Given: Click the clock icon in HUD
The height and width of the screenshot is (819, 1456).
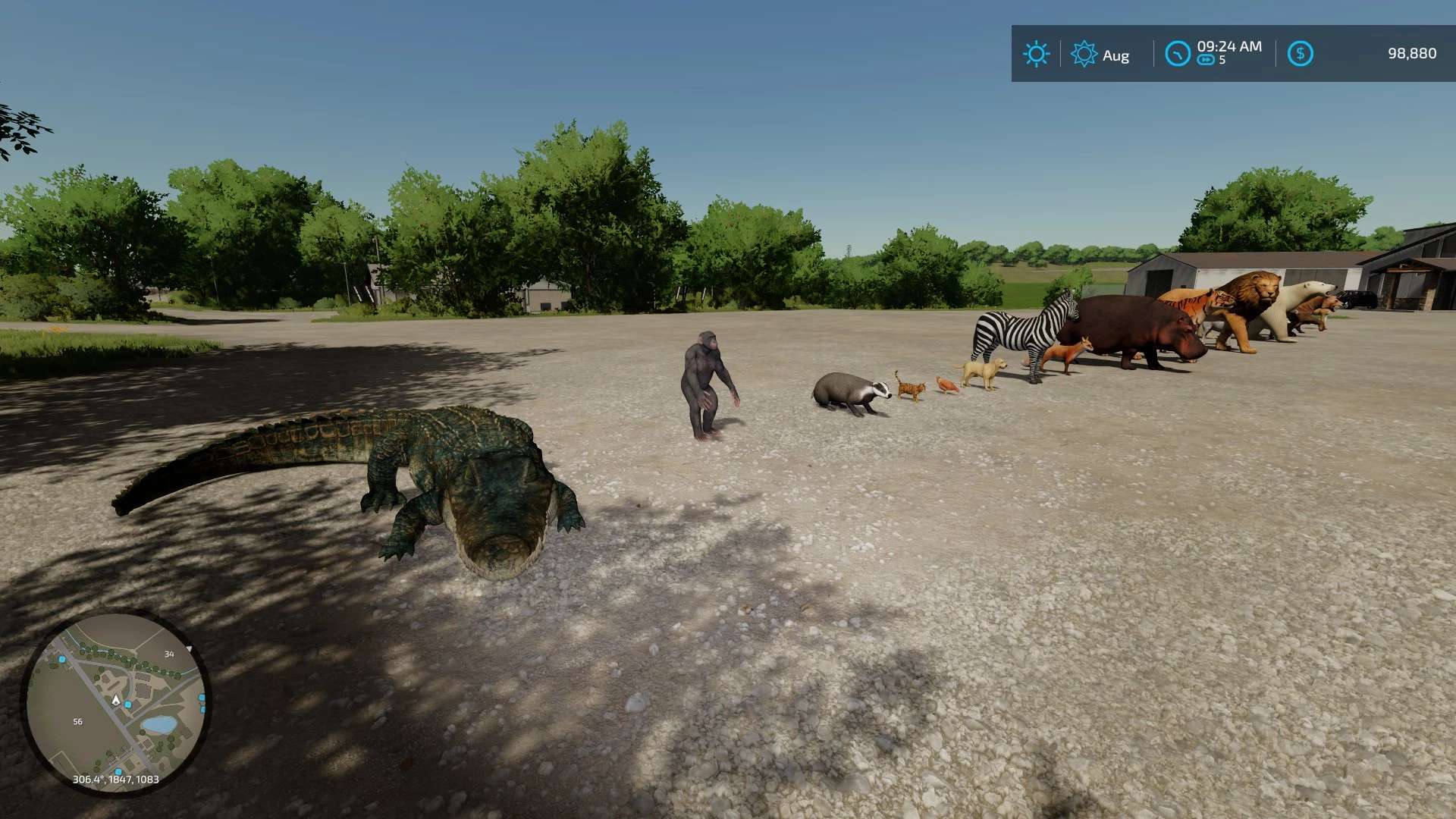Looking at the screenshot, I should point(1177,54).
